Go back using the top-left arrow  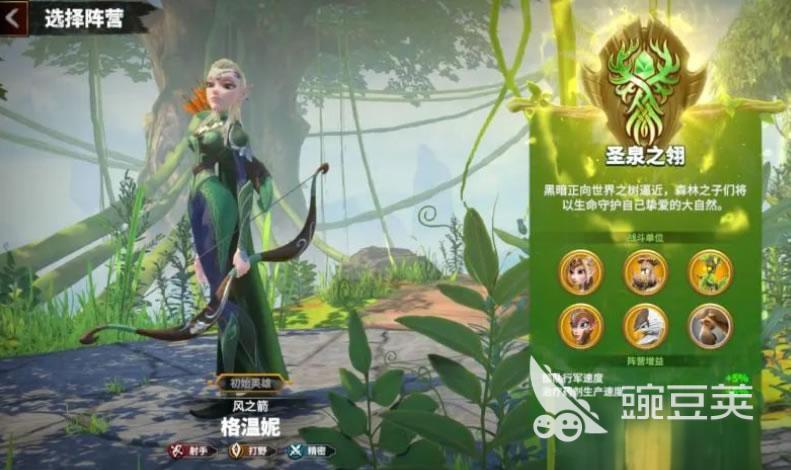tap(13, 20)
